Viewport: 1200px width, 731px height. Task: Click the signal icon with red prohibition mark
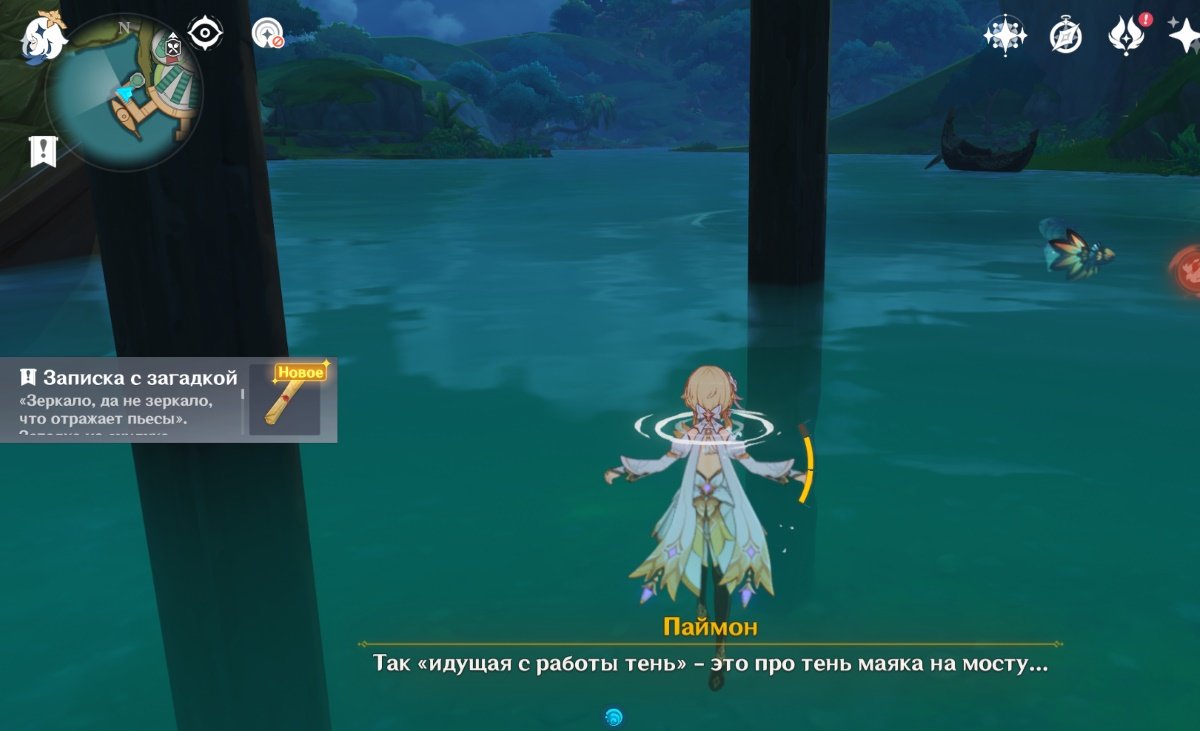click(267, 34)
